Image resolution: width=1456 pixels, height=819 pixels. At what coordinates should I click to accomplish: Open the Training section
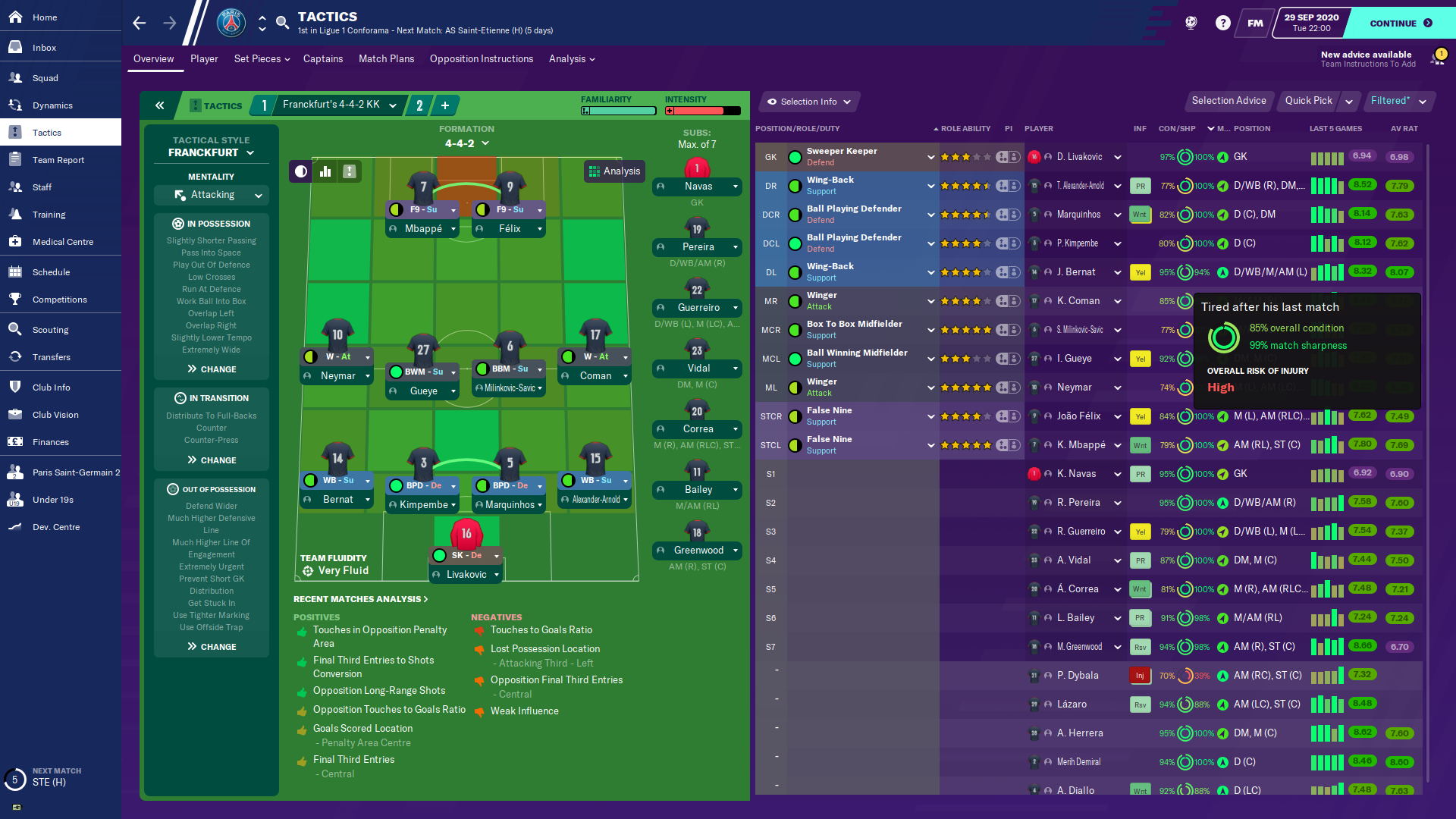pos(49,215)
